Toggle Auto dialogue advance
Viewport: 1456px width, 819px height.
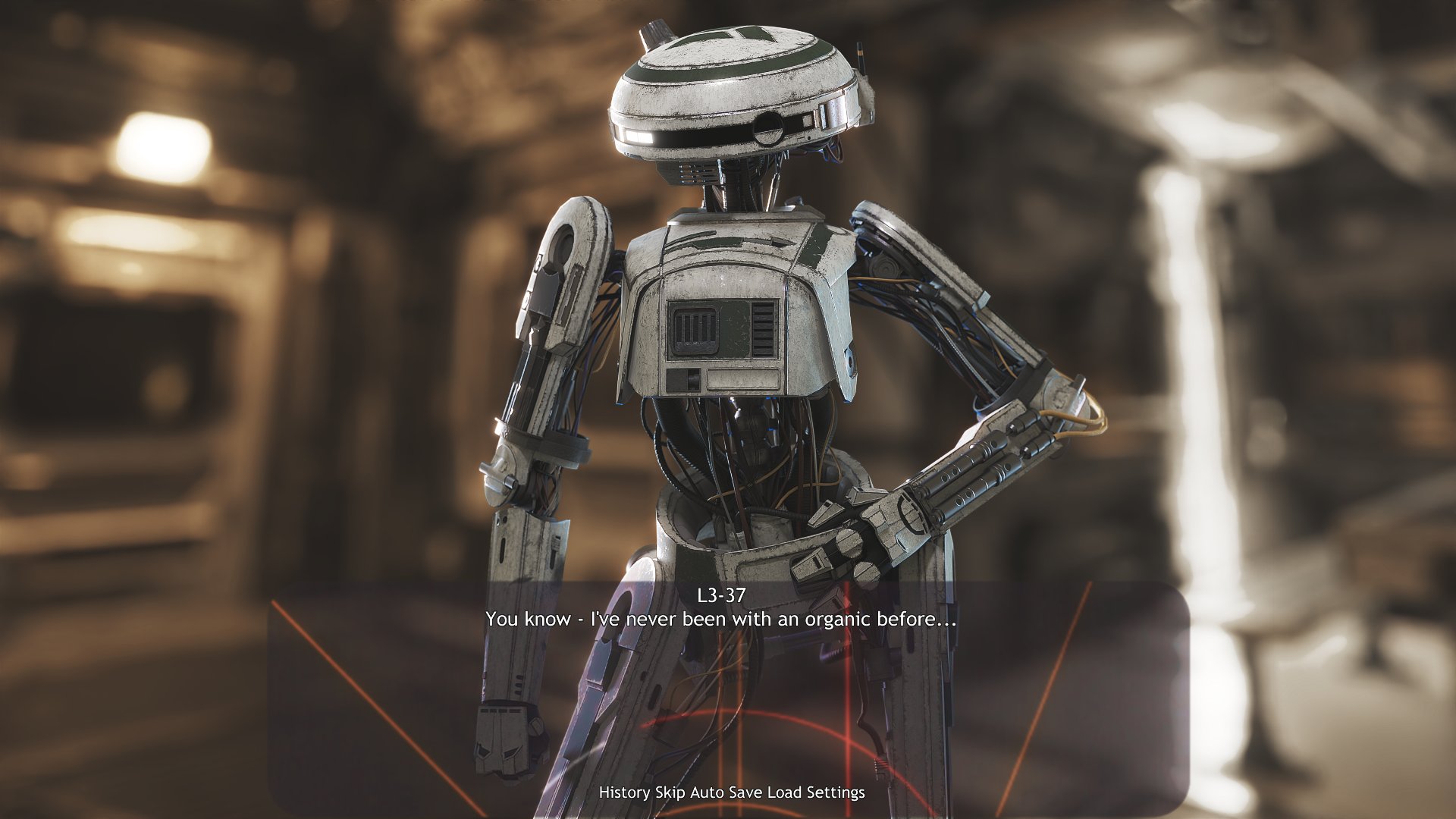coord(708,792)
